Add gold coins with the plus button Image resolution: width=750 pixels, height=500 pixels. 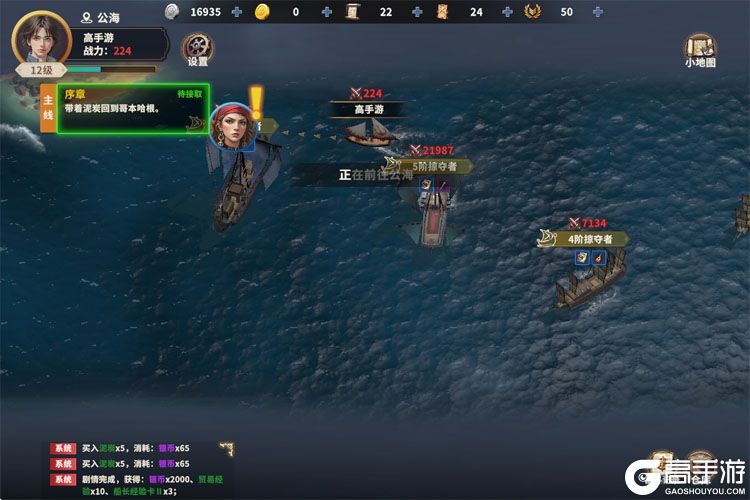pos(327,12)
